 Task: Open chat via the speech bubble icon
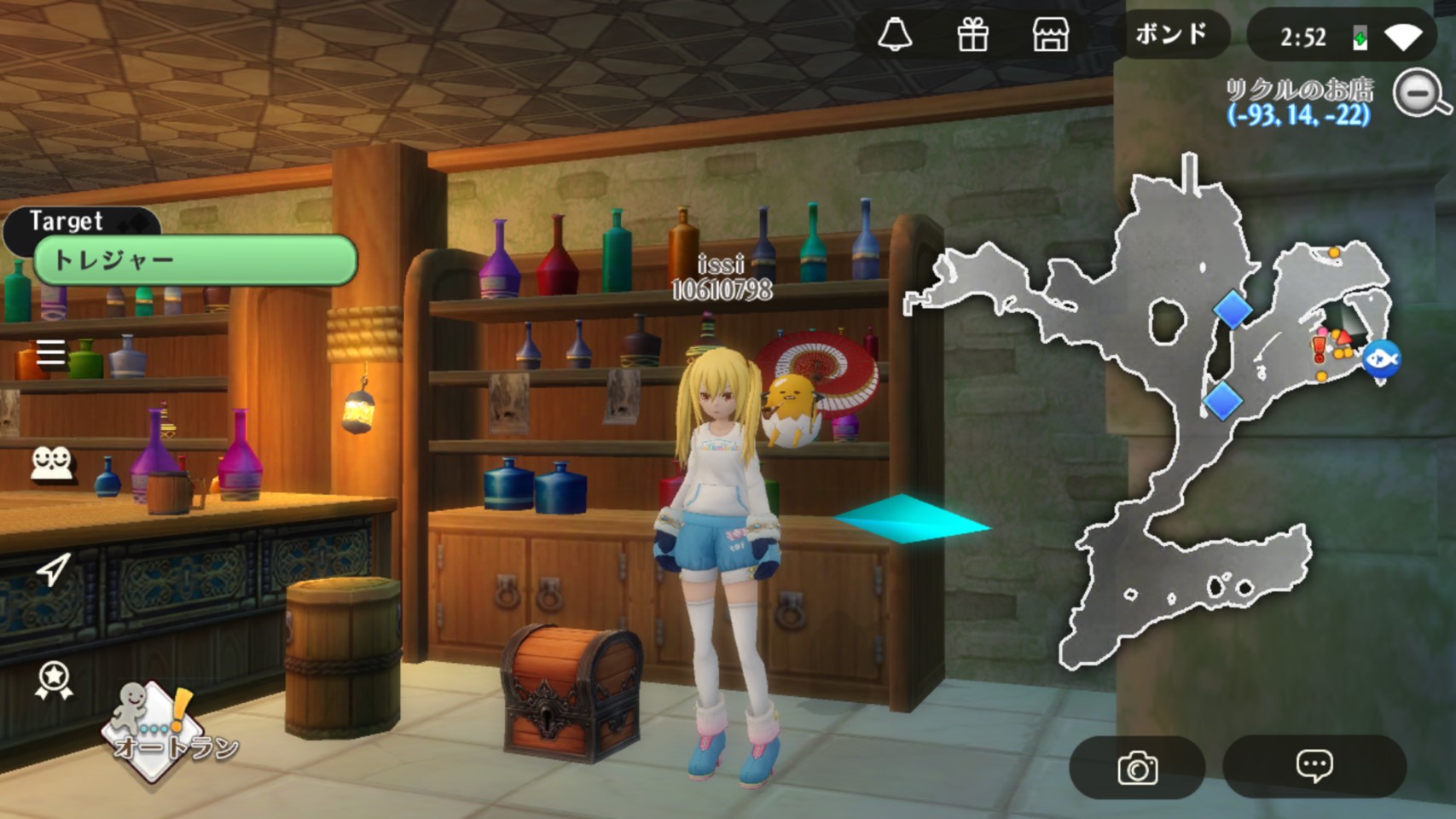pos(1314,767)
